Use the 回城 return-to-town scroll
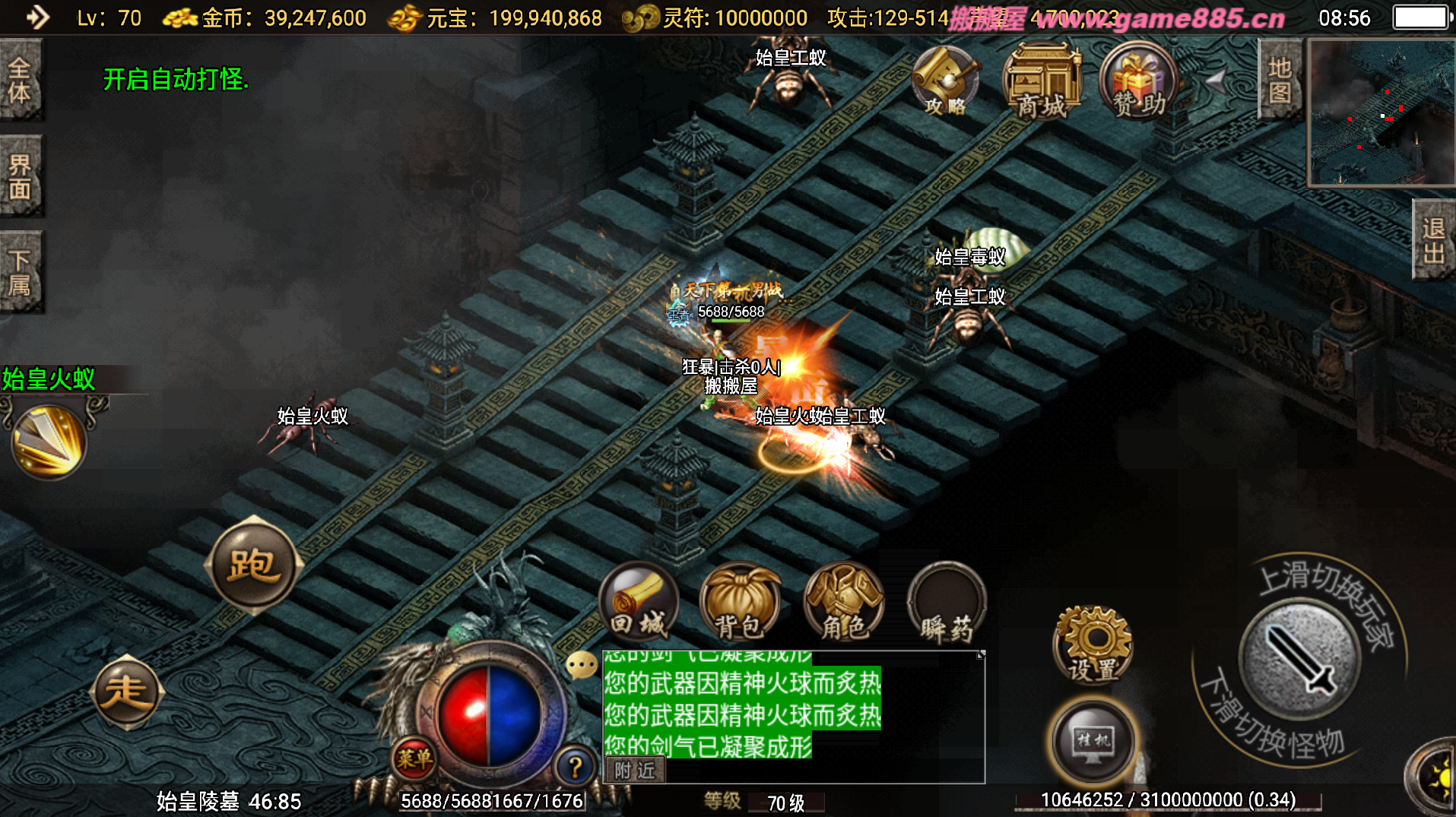 (639, 603)
